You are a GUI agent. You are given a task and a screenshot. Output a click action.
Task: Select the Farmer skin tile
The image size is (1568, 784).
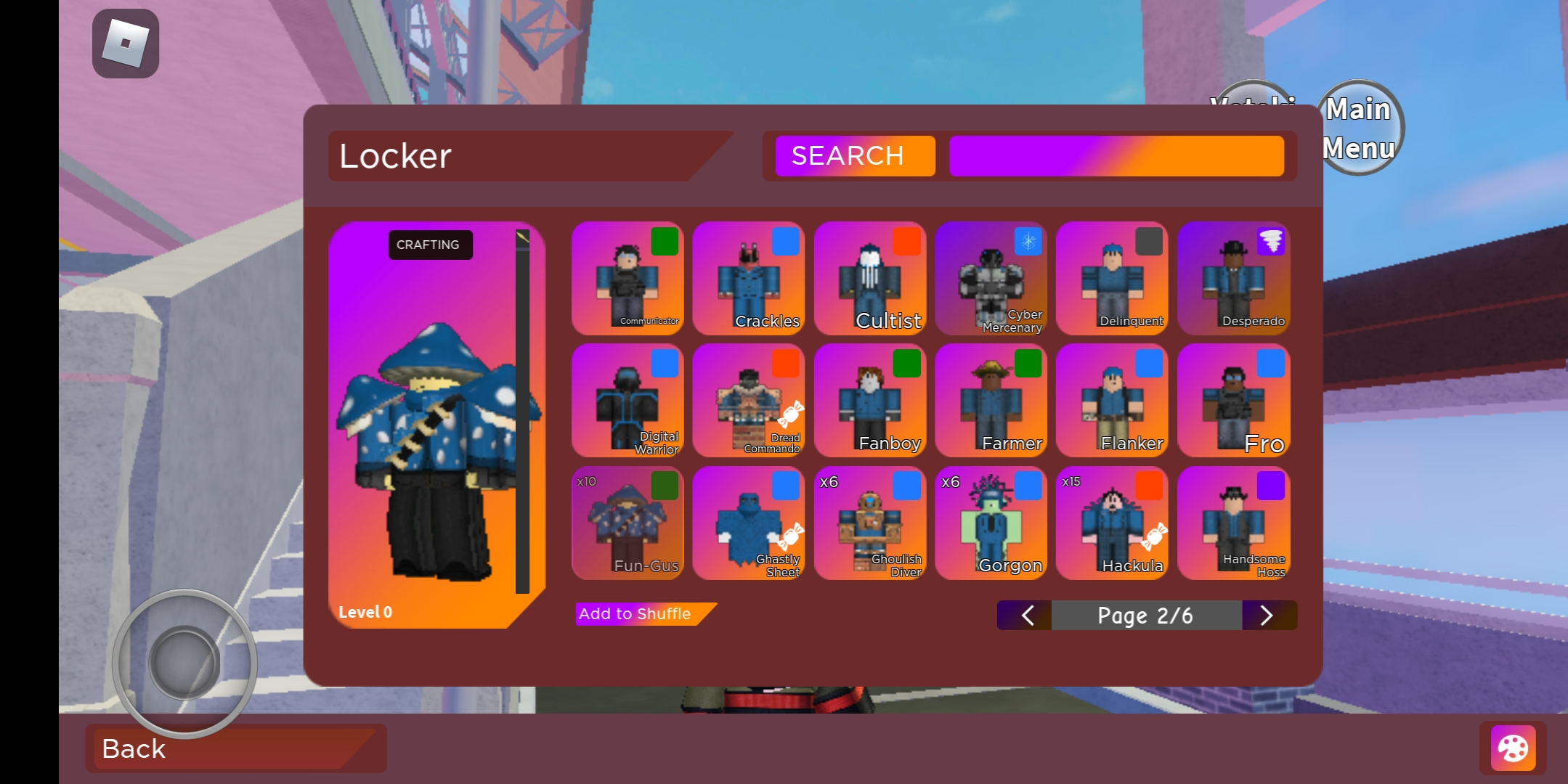(991, 401)
